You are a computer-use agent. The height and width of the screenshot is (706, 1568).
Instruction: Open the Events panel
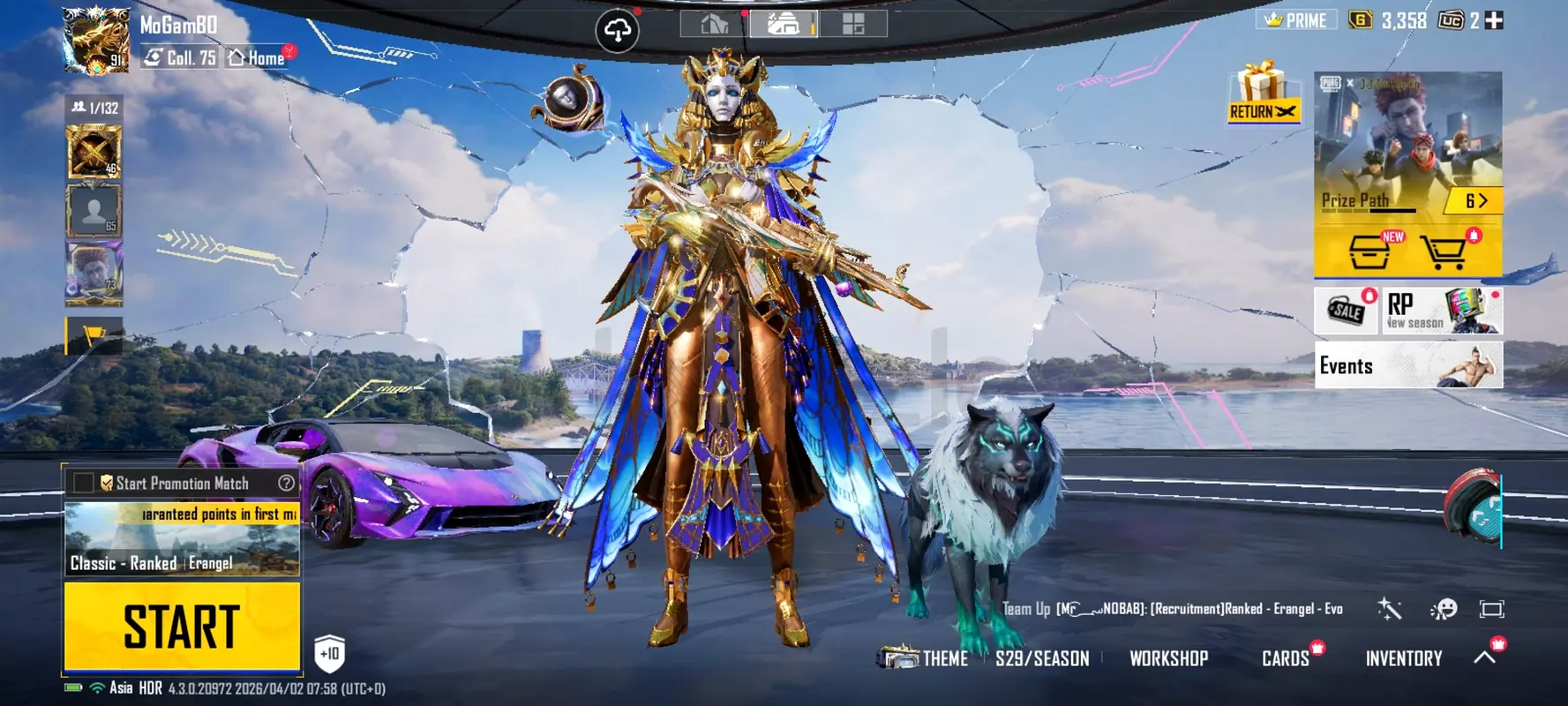tap(1407, 365)
